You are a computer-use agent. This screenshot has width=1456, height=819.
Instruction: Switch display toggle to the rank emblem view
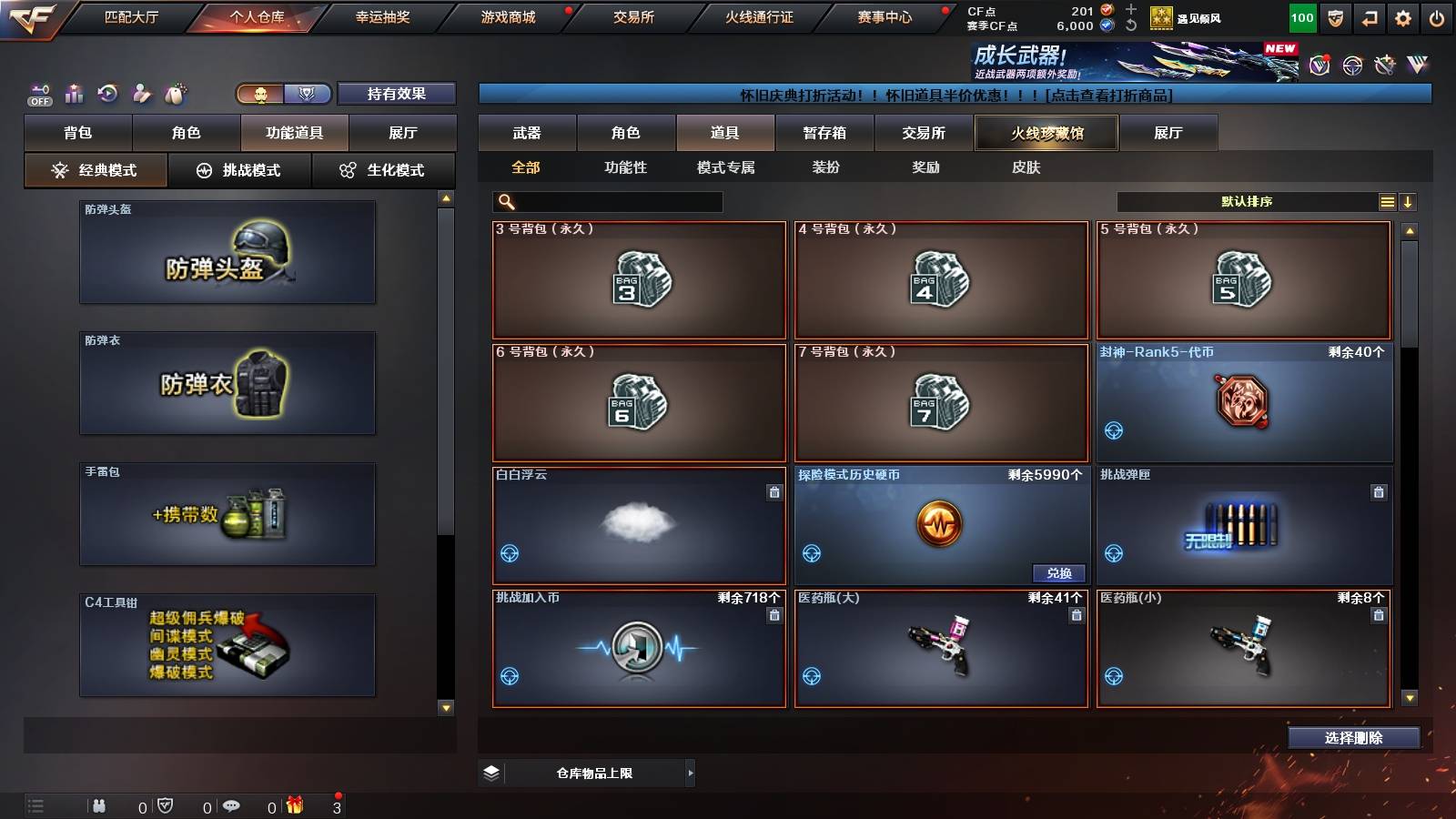308,94
